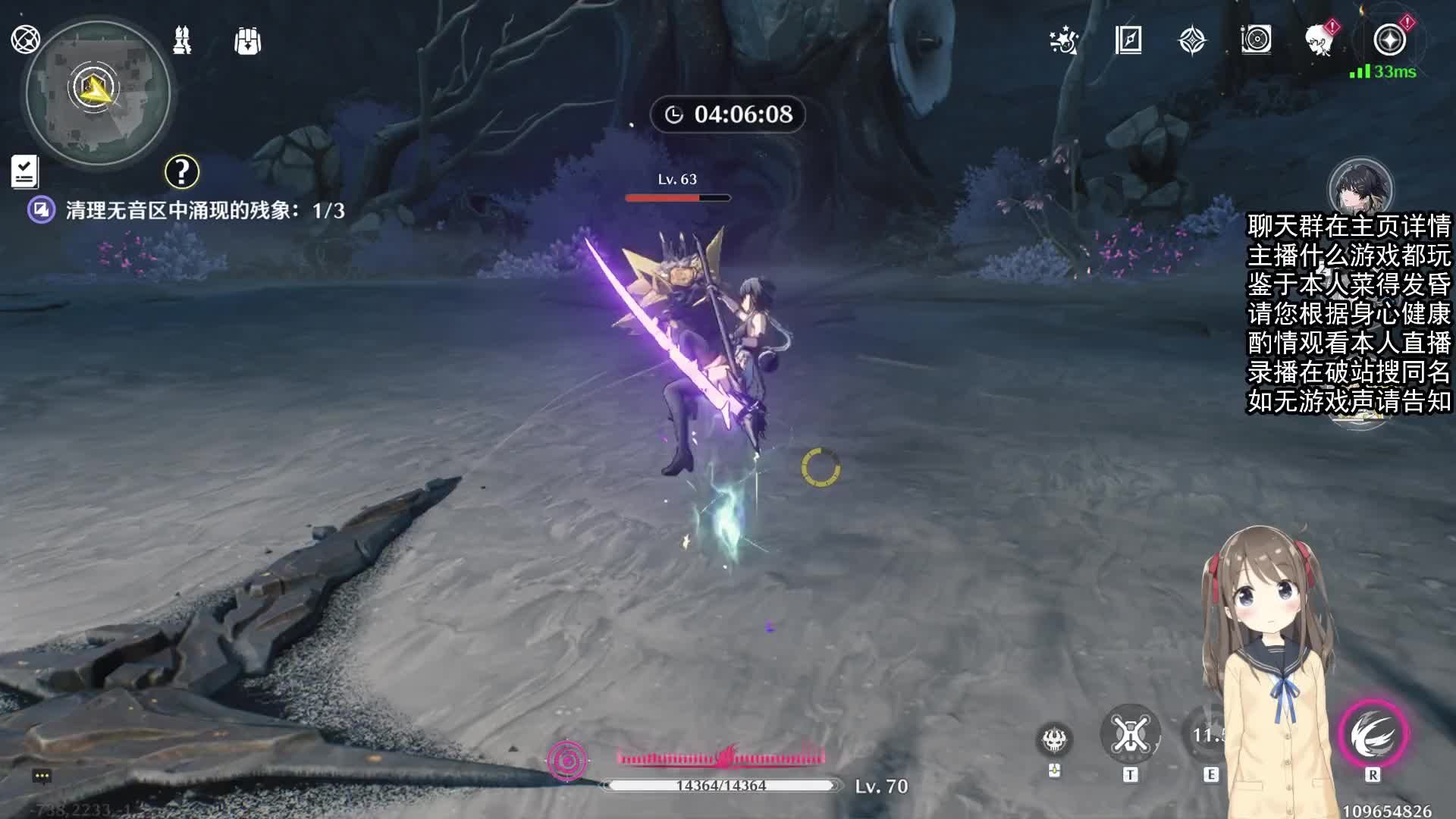This screenshot has height=819, width=1456.
Task: Click the yellow question mark help icon
Action: click(182, 172)
